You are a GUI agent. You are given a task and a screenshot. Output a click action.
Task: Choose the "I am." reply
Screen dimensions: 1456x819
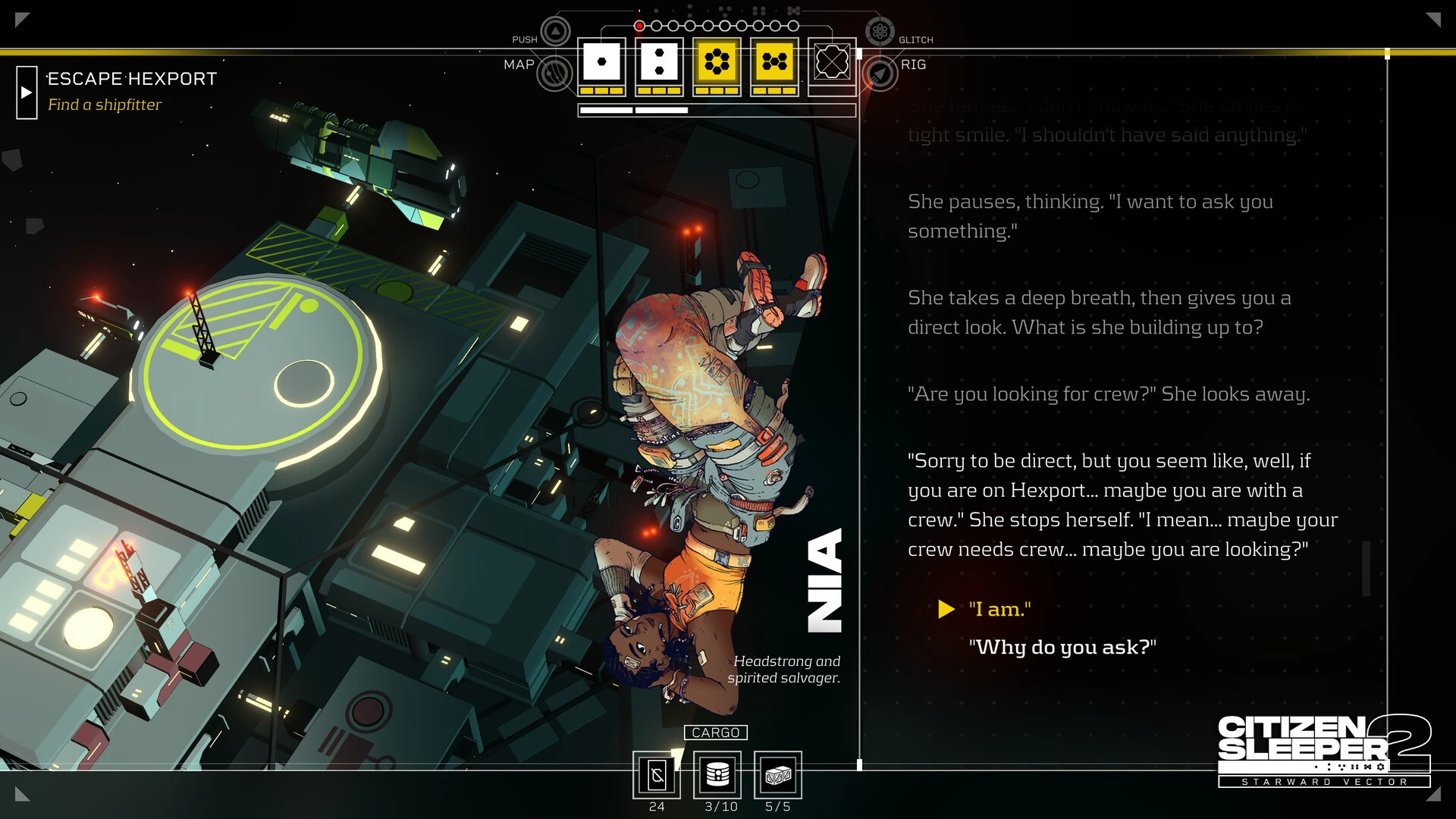999,609
